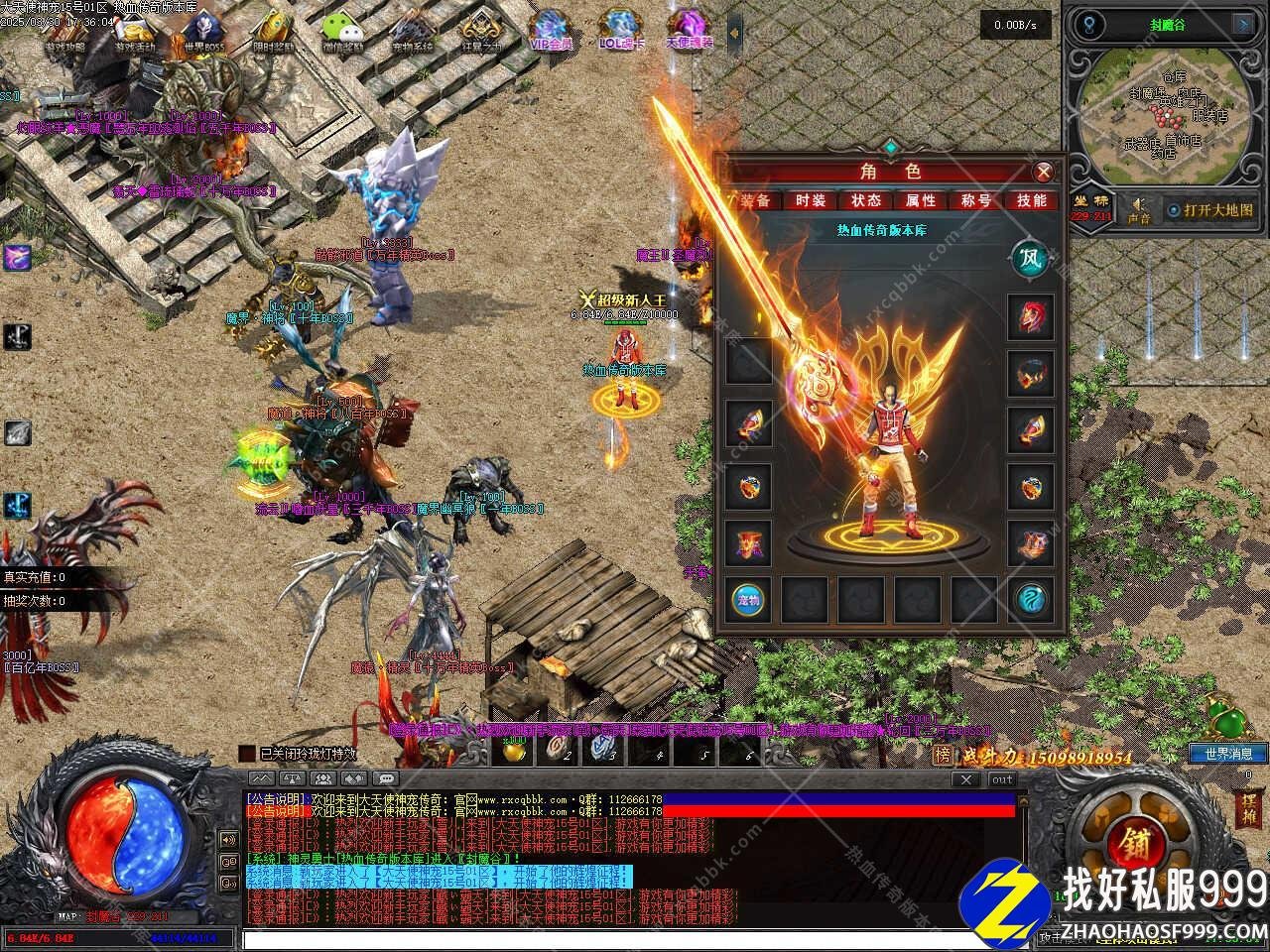Open the 状态 tab
Image resolution: width=1270 pixels, height=952 pixels.
pos(865,200)
